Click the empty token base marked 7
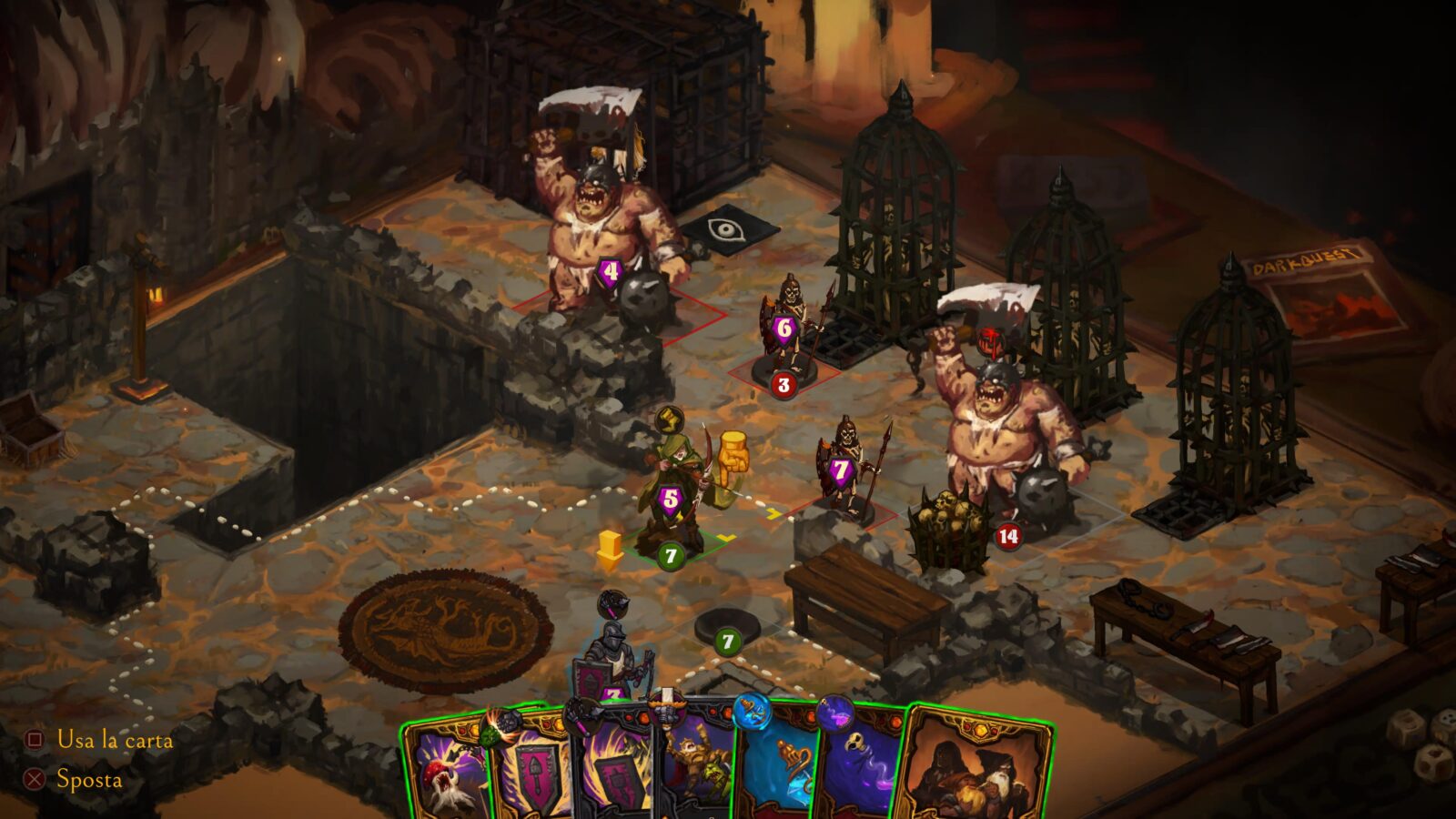1456x819 pixels. [x=727, y=630]
